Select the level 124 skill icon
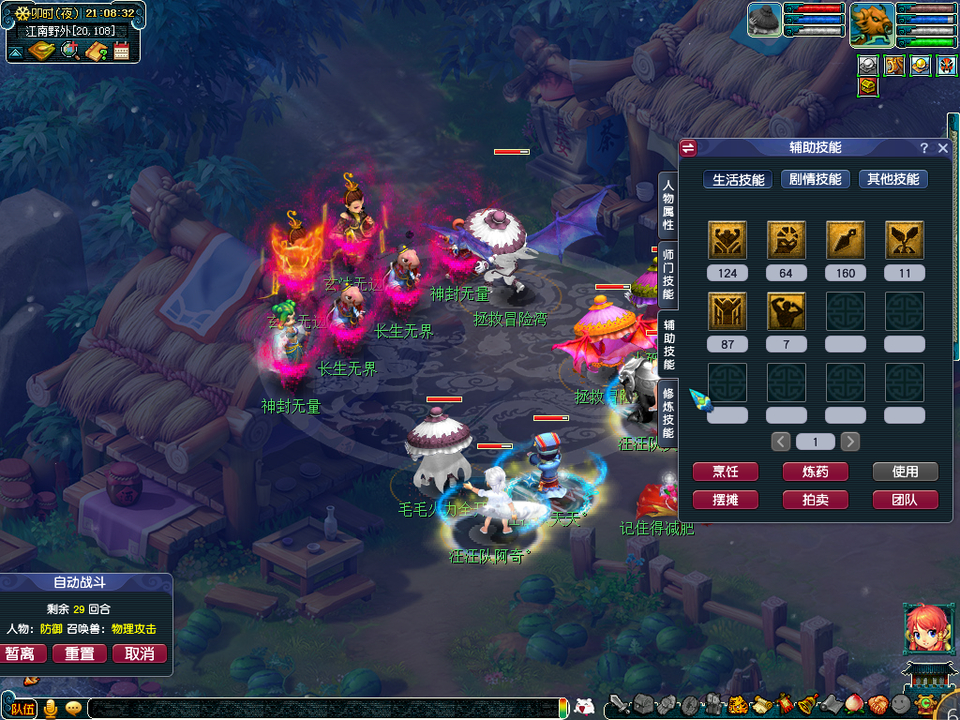 click(x=727, y=241)
